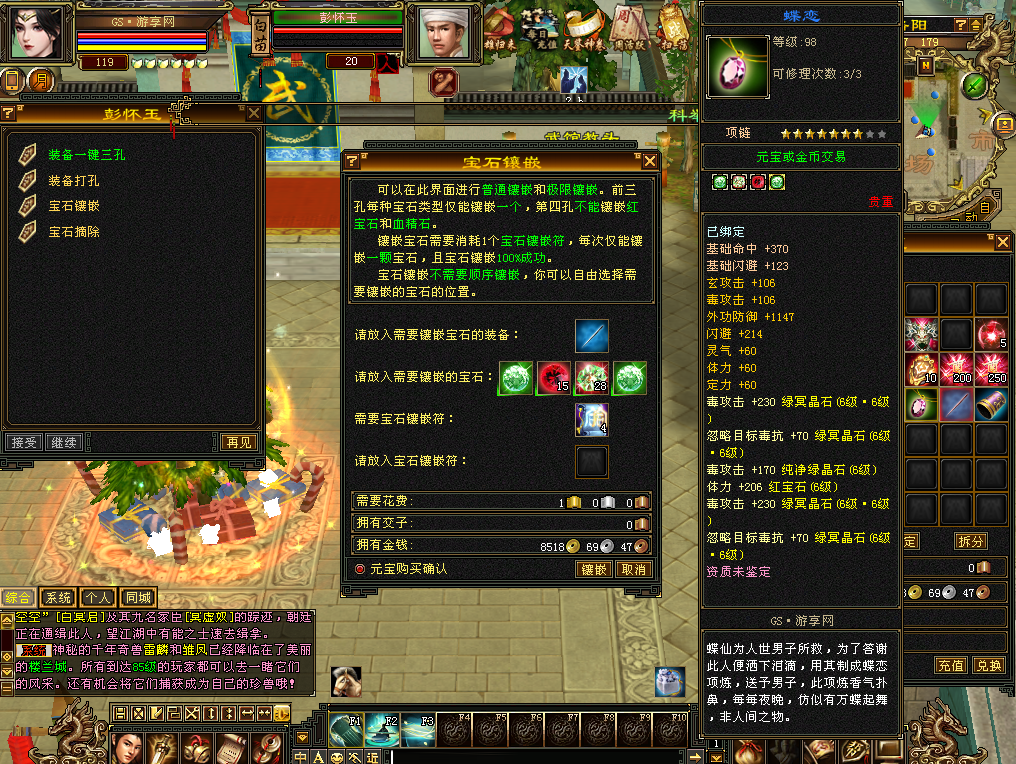
Task: Choose 宝石摘除 from the NPC menu
Action: coord(74,231)
